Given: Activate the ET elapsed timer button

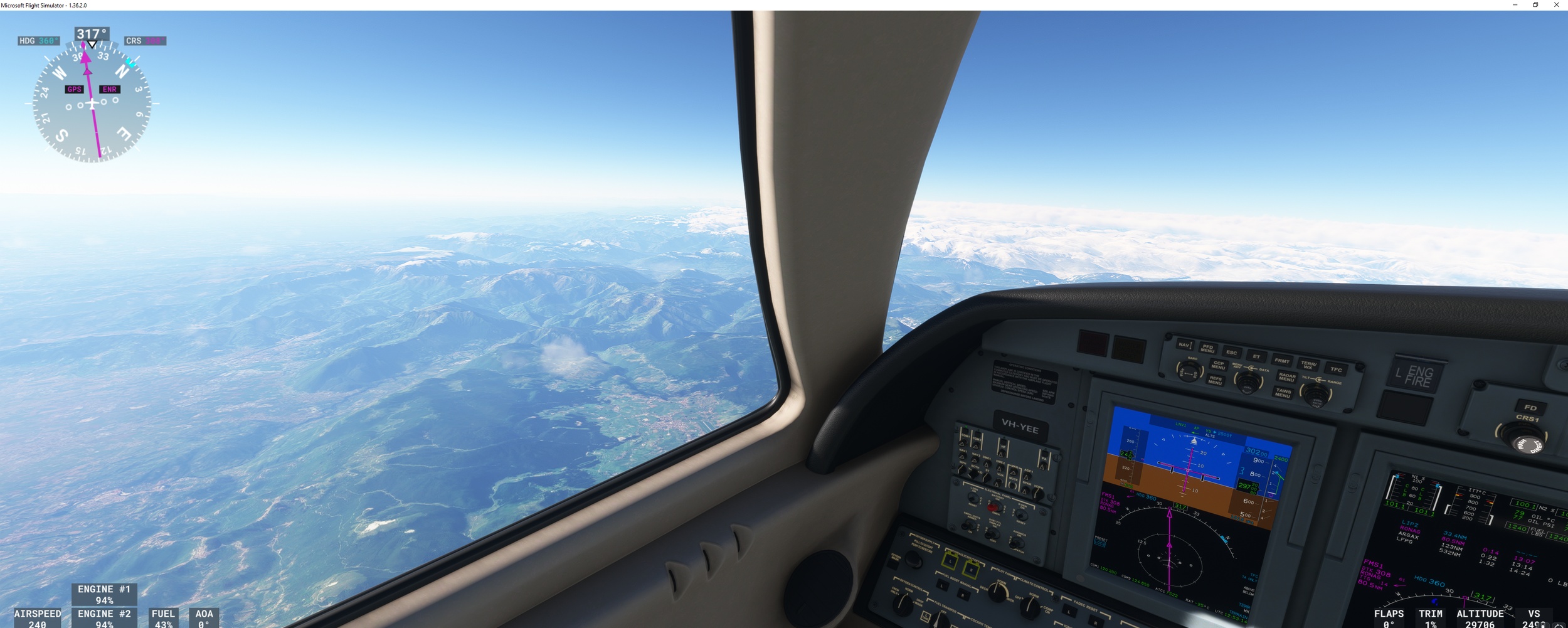Looking at the screenshot, I should (x=1256, y=356).
